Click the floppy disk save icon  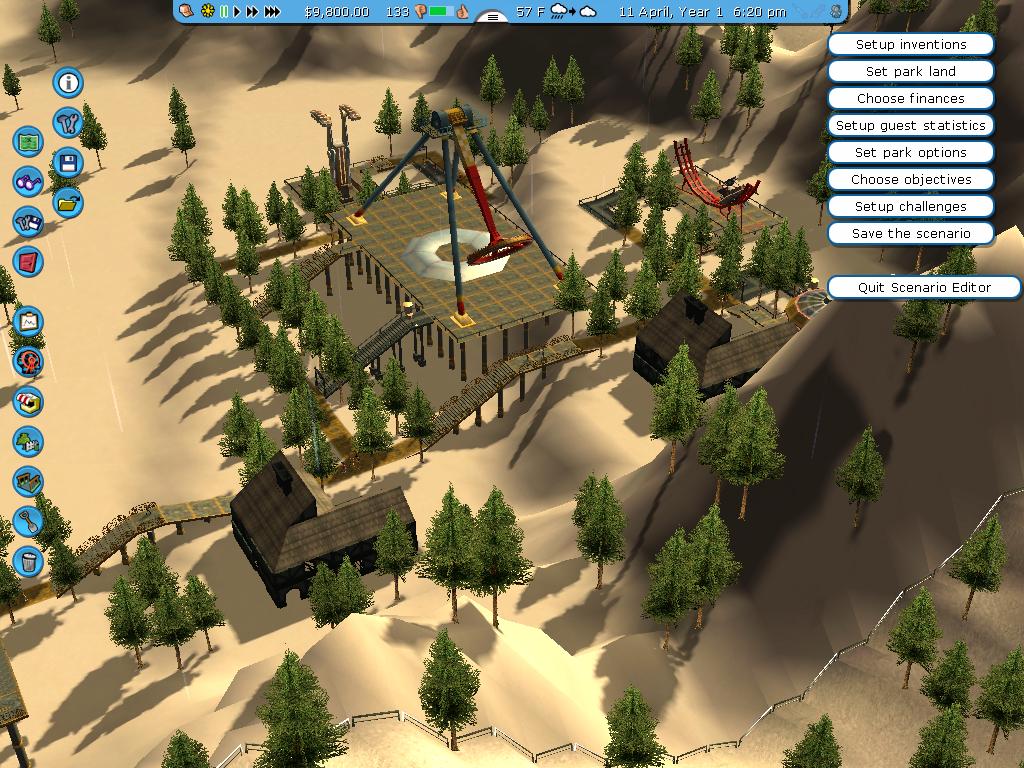[68, 162]
